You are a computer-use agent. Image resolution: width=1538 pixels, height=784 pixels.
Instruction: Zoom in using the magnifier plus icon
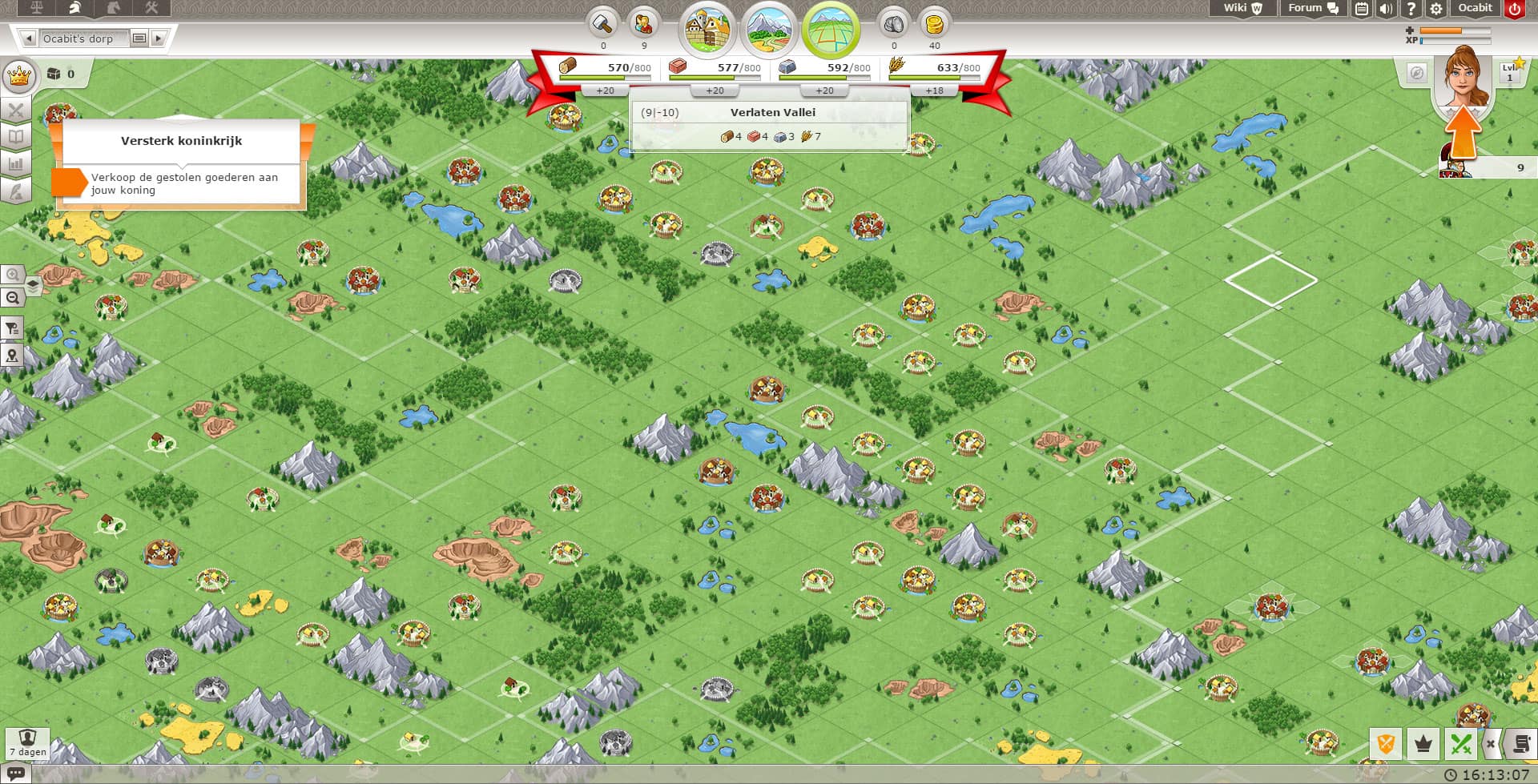[x=13, y=275]
